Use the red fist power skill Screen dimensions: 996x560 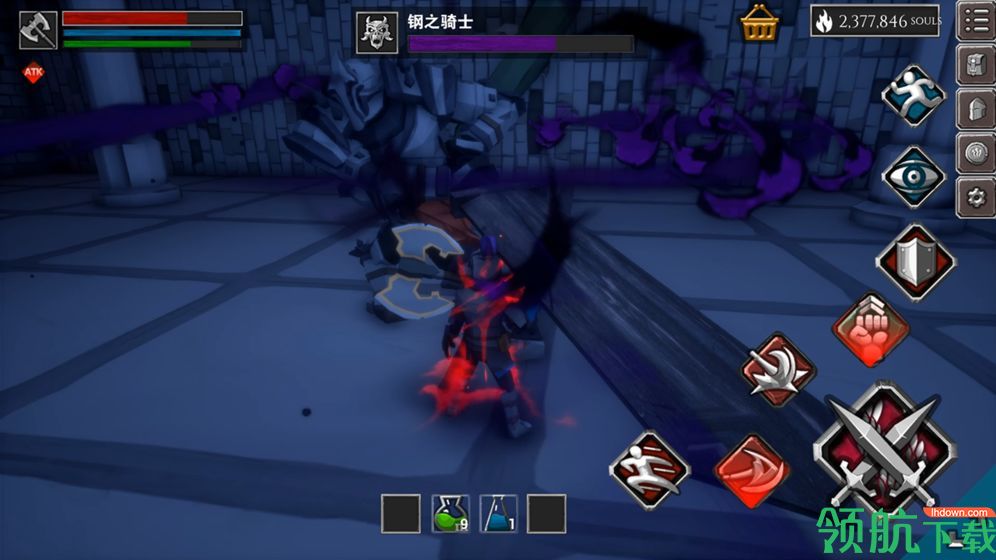871,329
